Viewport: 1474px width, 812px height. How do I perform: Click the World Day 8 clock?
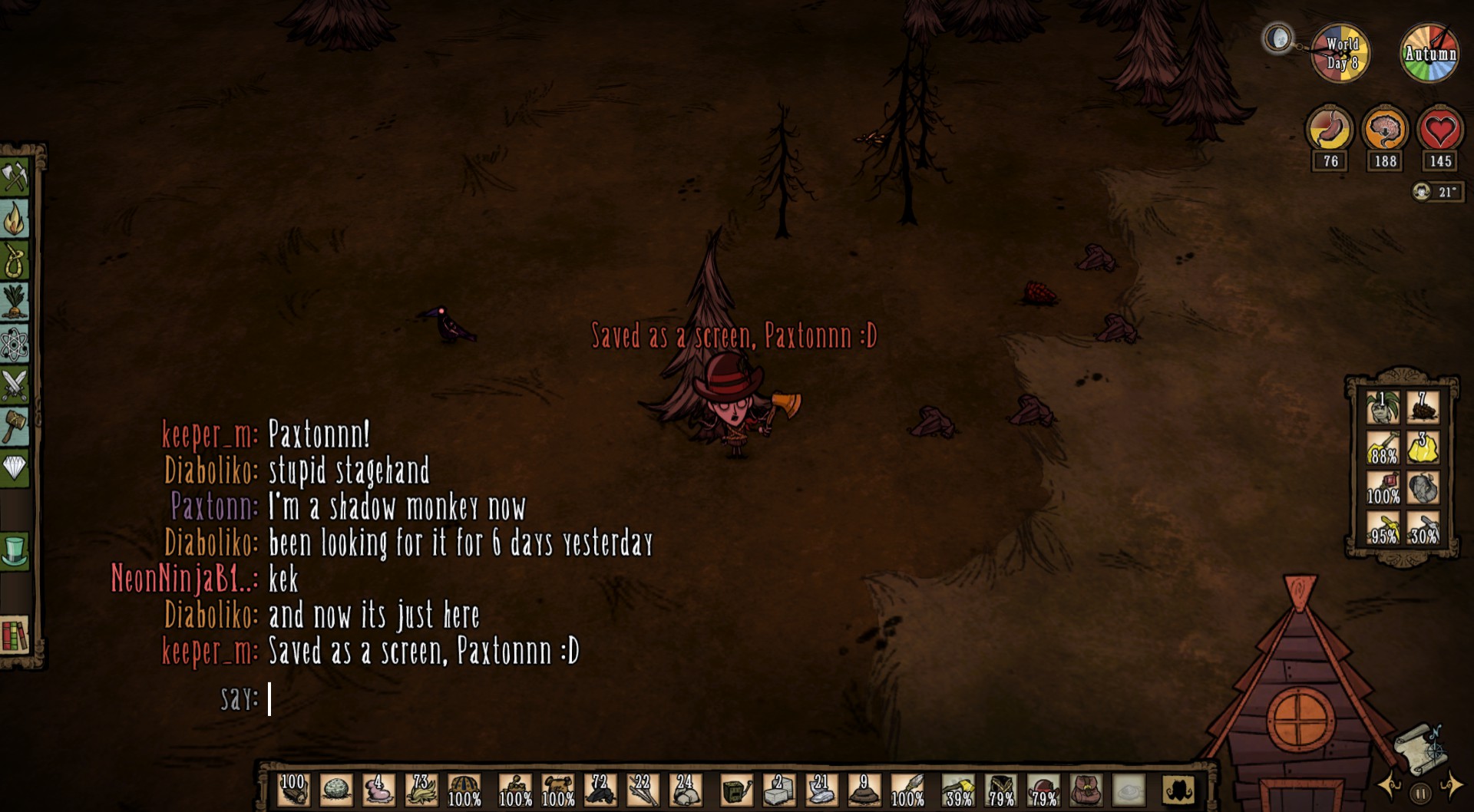click(1340, 52)
